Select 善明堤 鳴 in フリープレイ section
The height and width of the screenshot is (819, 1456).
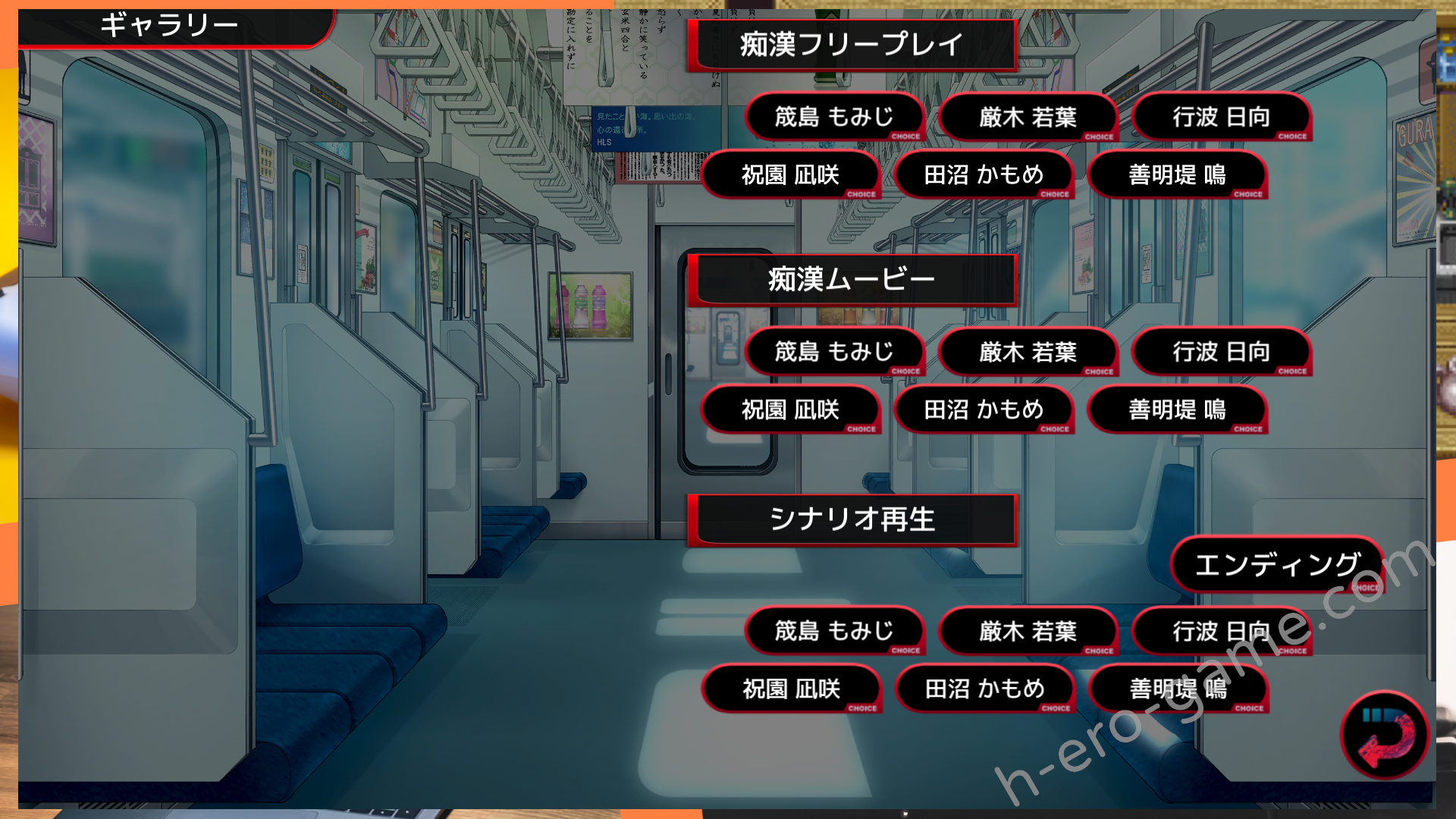point(1177,175)
